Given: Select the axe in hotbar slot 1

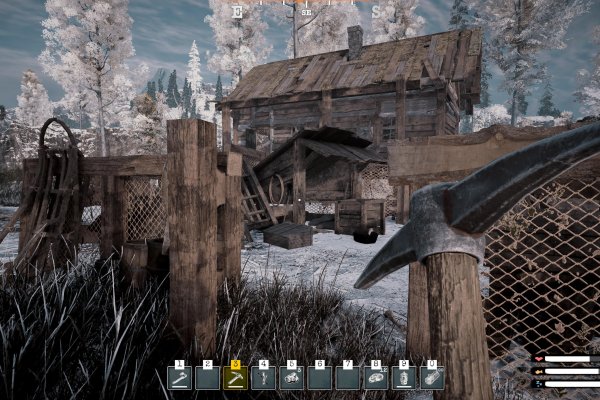Looking at the screenshot, I should click(180, 378).
